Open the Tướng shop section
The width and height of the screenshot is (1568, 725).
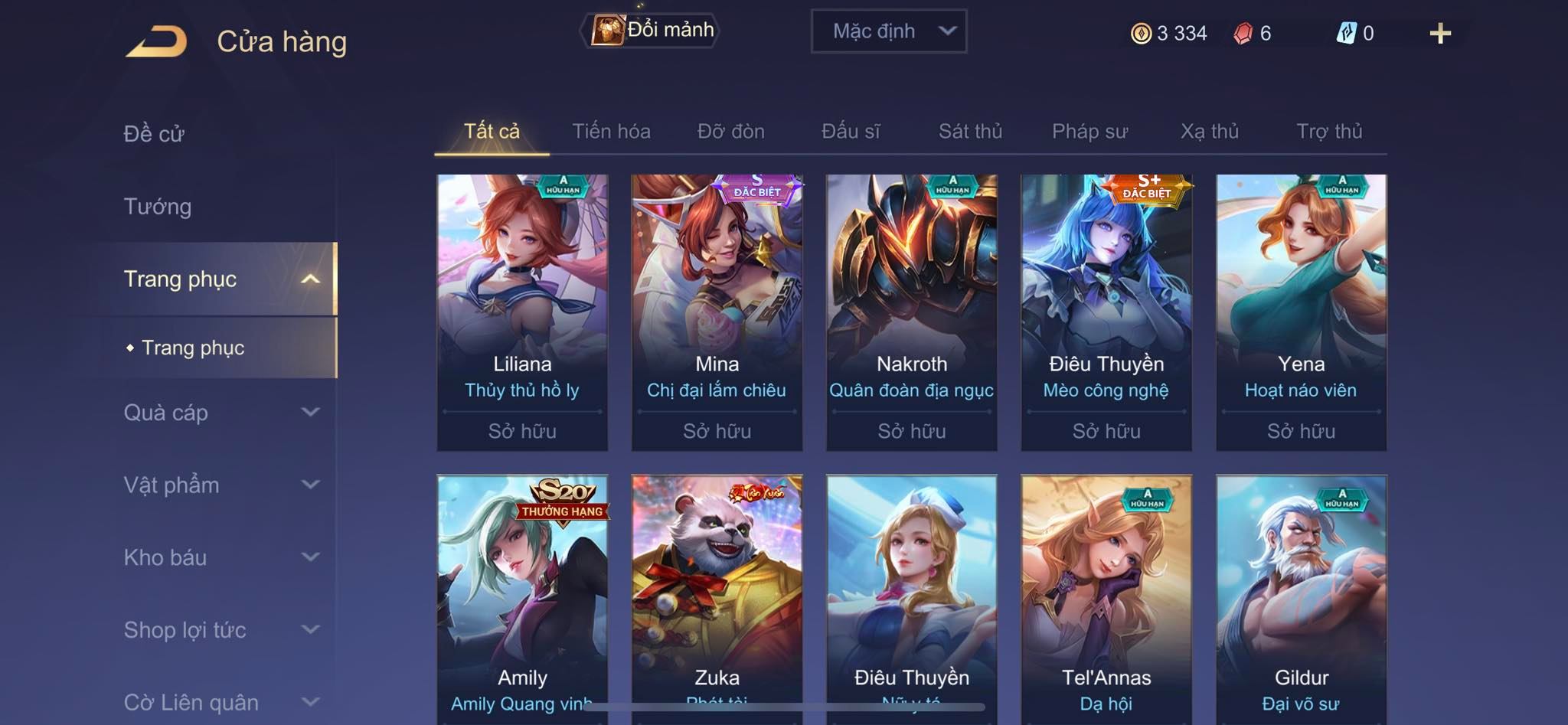click(x=158, y=207)
